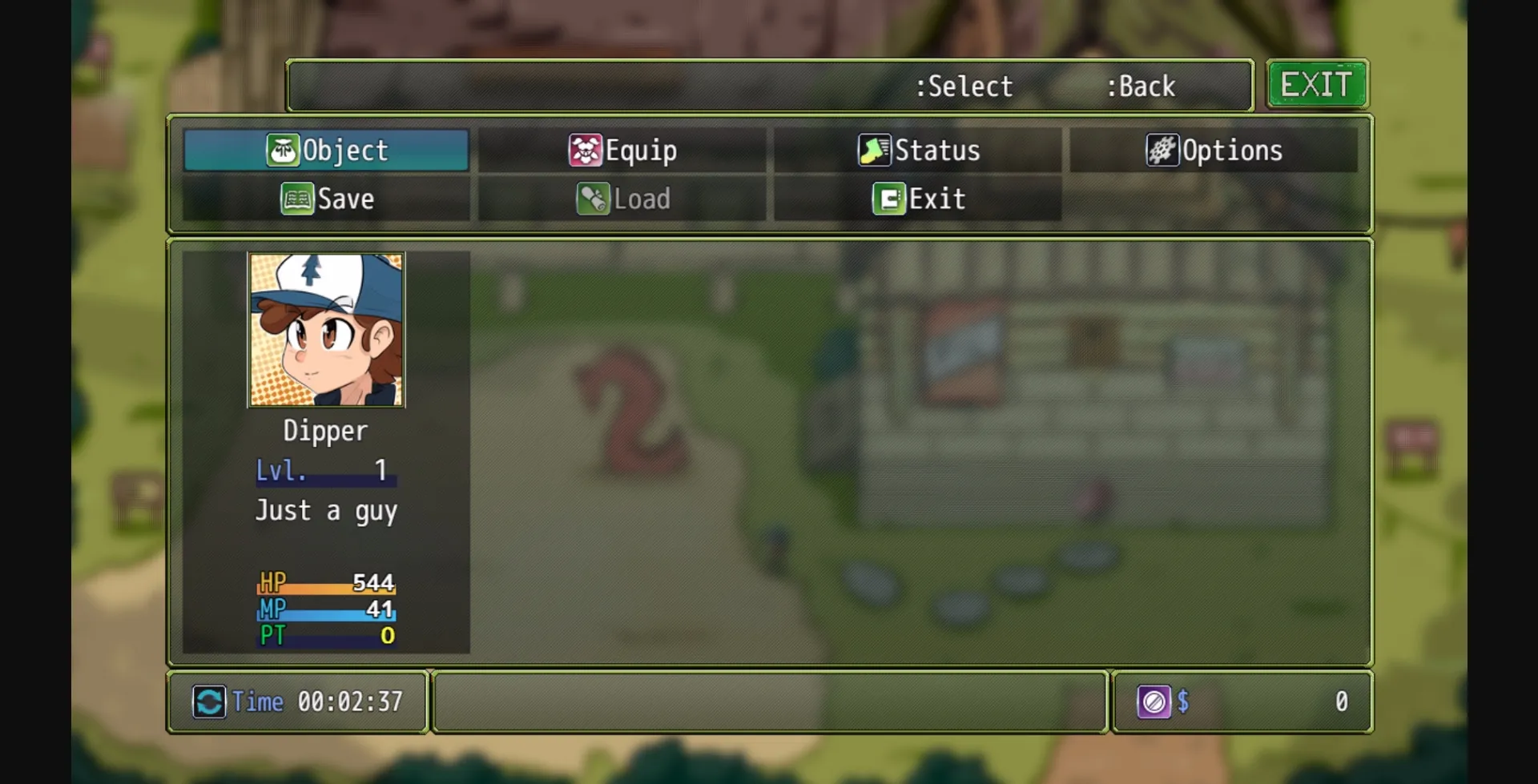
Task: Click the spinning Time icon
Action: click(x=210, y=702)
